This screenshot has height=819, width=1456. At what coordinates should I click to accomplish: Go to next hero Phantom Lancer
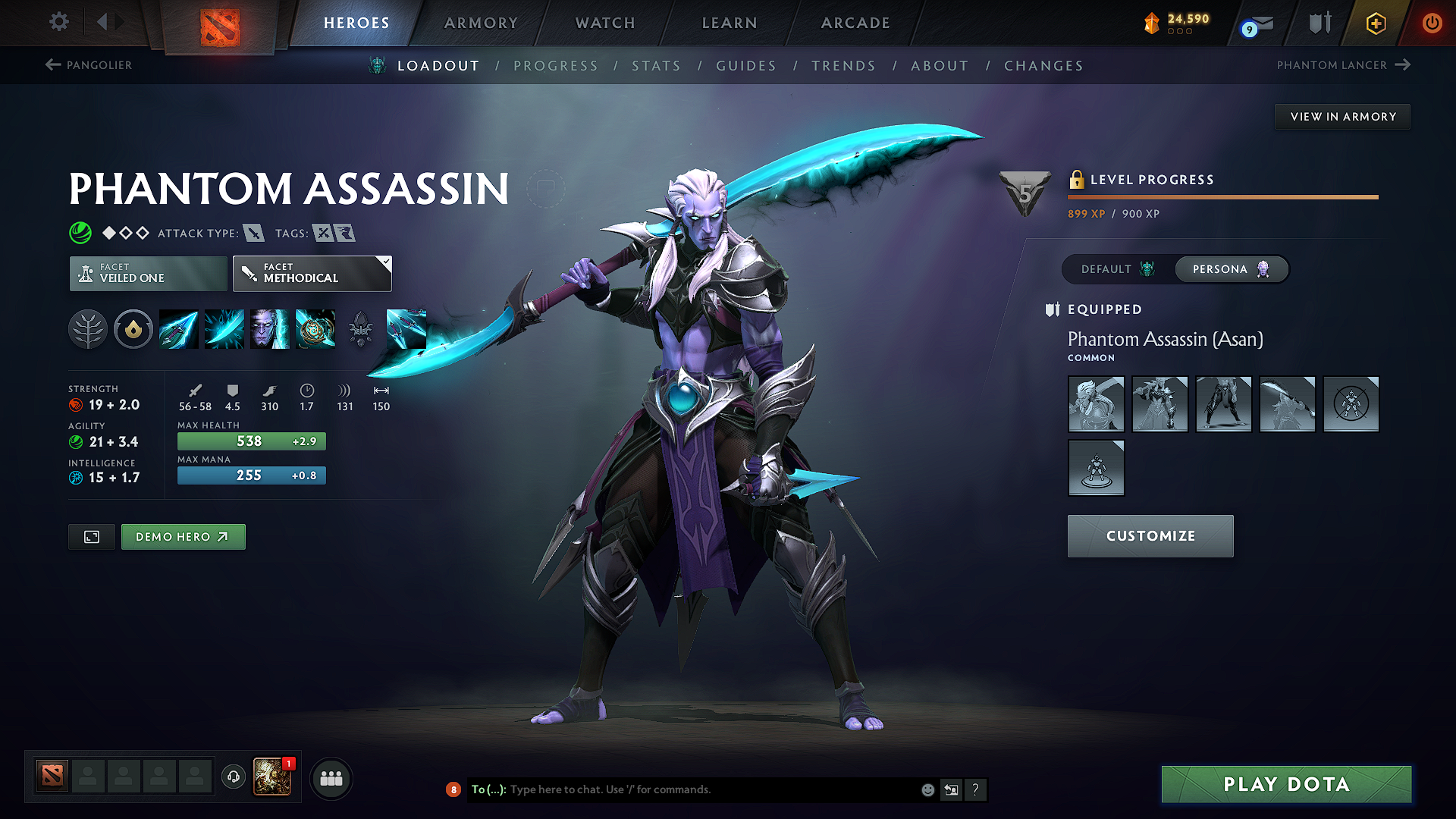1343,65
